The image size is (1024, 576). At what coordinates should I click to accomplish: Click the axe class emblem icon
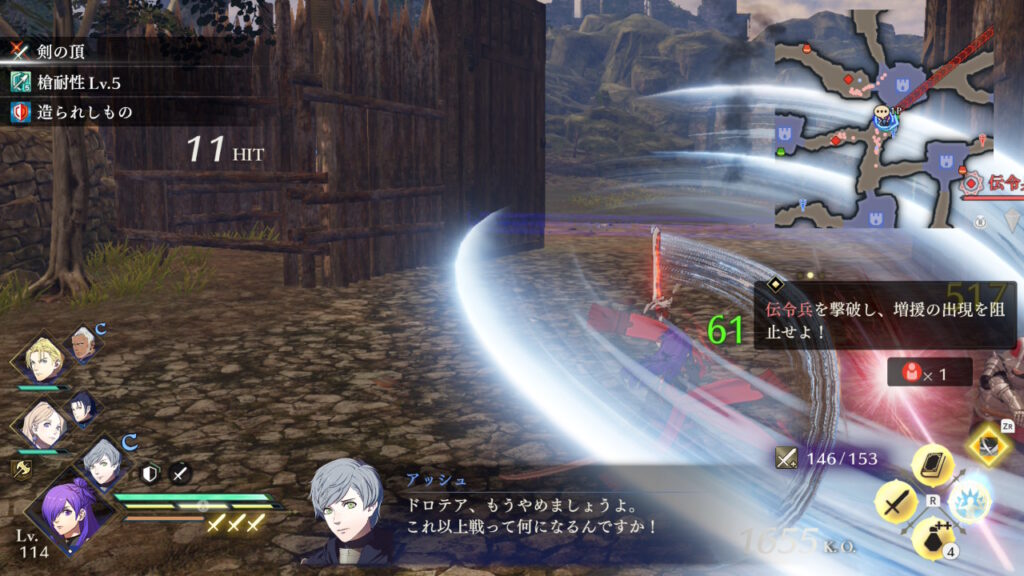click(19, 467)
